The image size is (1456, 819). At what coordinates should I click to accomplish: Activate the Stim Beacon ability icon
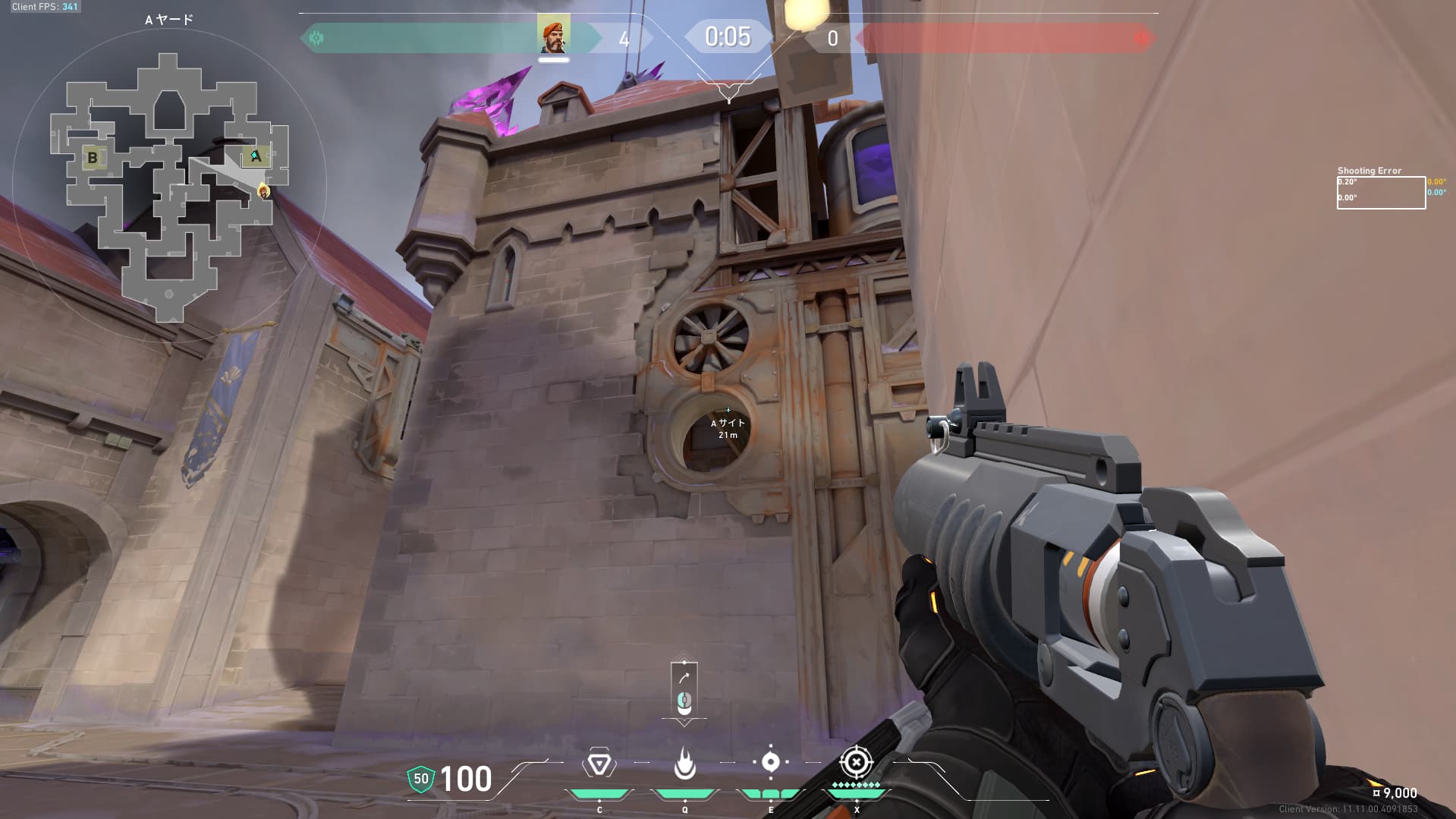click(x=599, y=763)
